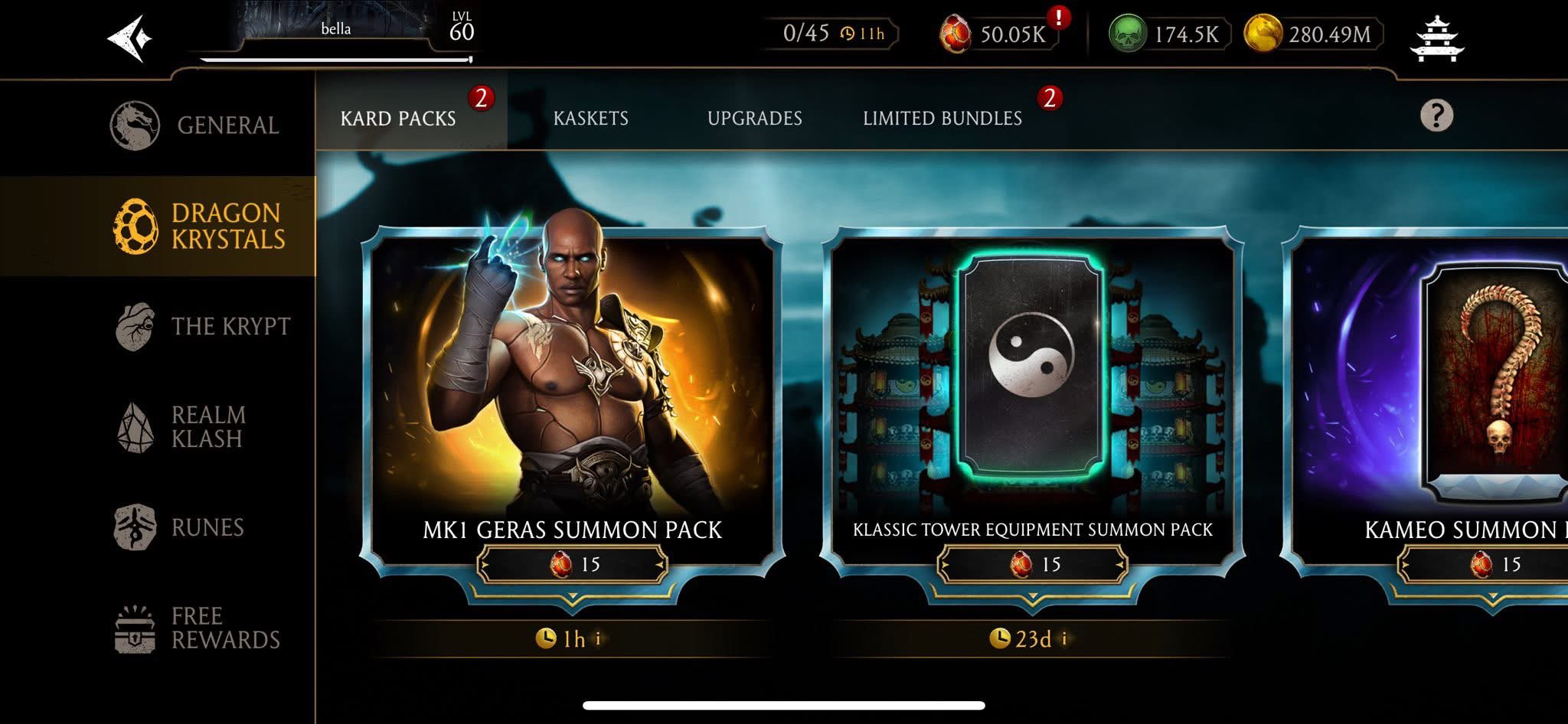Viewport: 1568px width, 724px height.
Task: Open the question mark help button
Action: click(x=1436, y=116)
